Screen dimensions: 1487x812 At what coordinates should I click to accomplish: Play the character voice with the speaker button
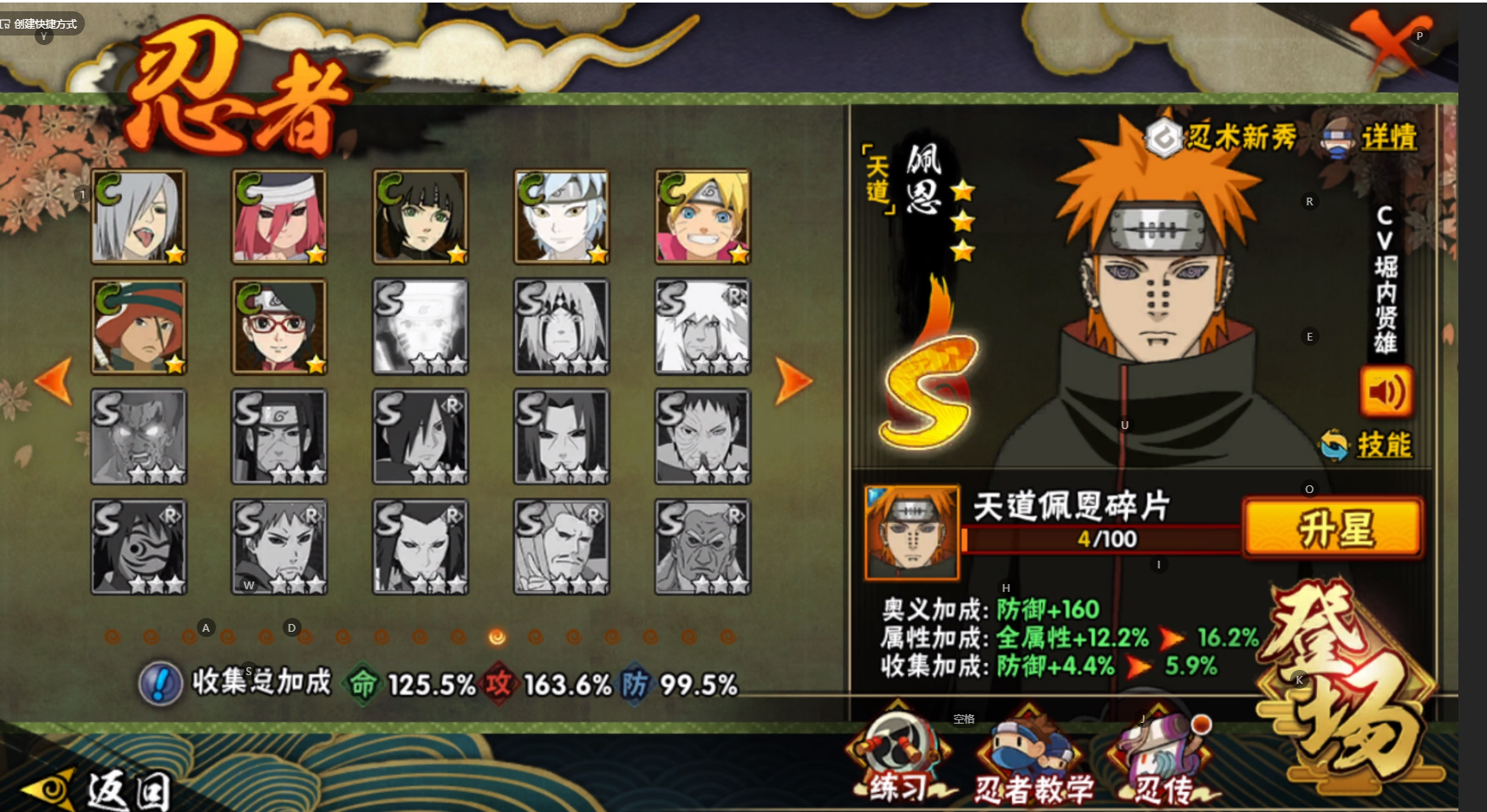pyautogui.click(x=1385, y=393)
